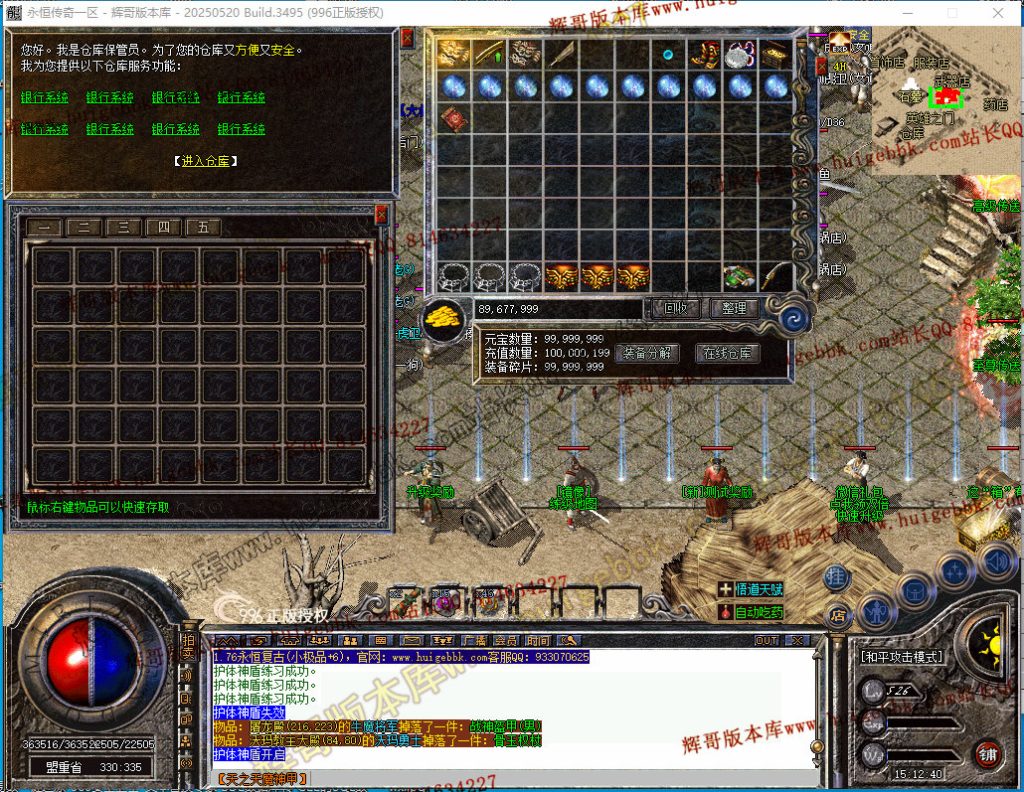Open the round 店 shop button
The image size is (1024, 792).
[838, 612]
